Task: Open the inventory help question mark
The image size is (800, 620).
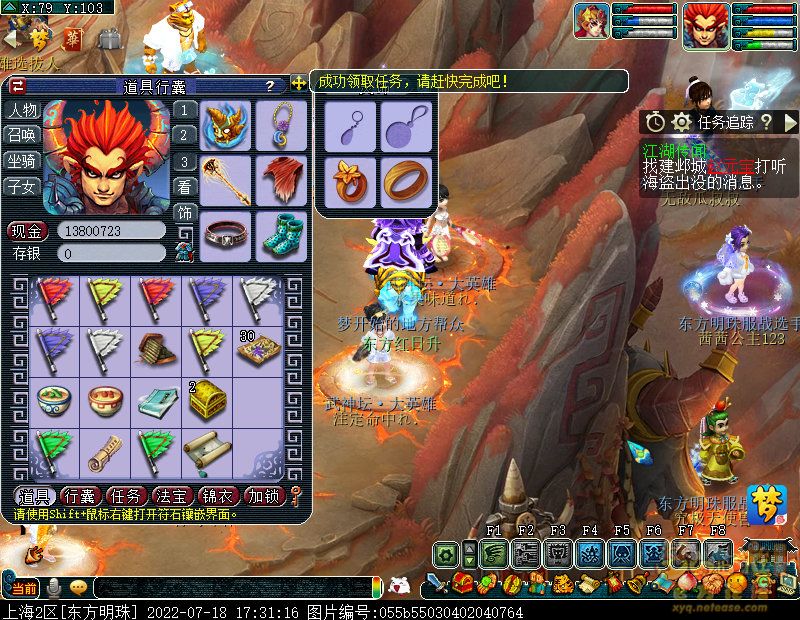Action: 270,87
